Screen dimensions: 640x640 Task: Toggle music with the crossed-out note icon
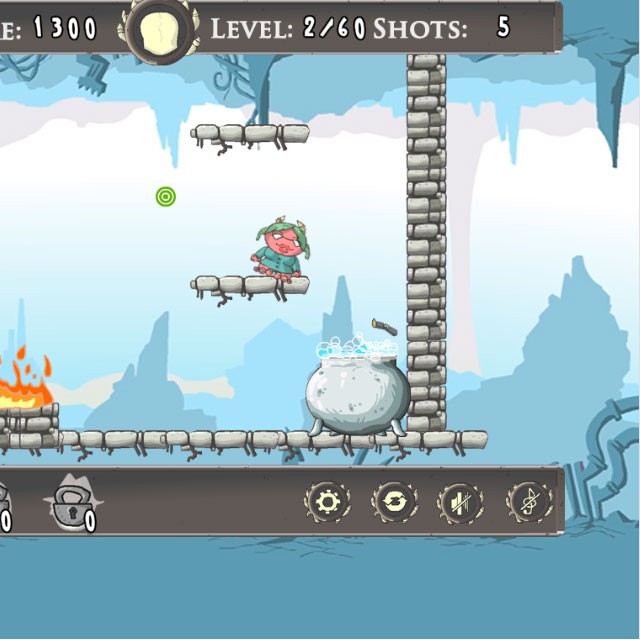coord(528,502)
